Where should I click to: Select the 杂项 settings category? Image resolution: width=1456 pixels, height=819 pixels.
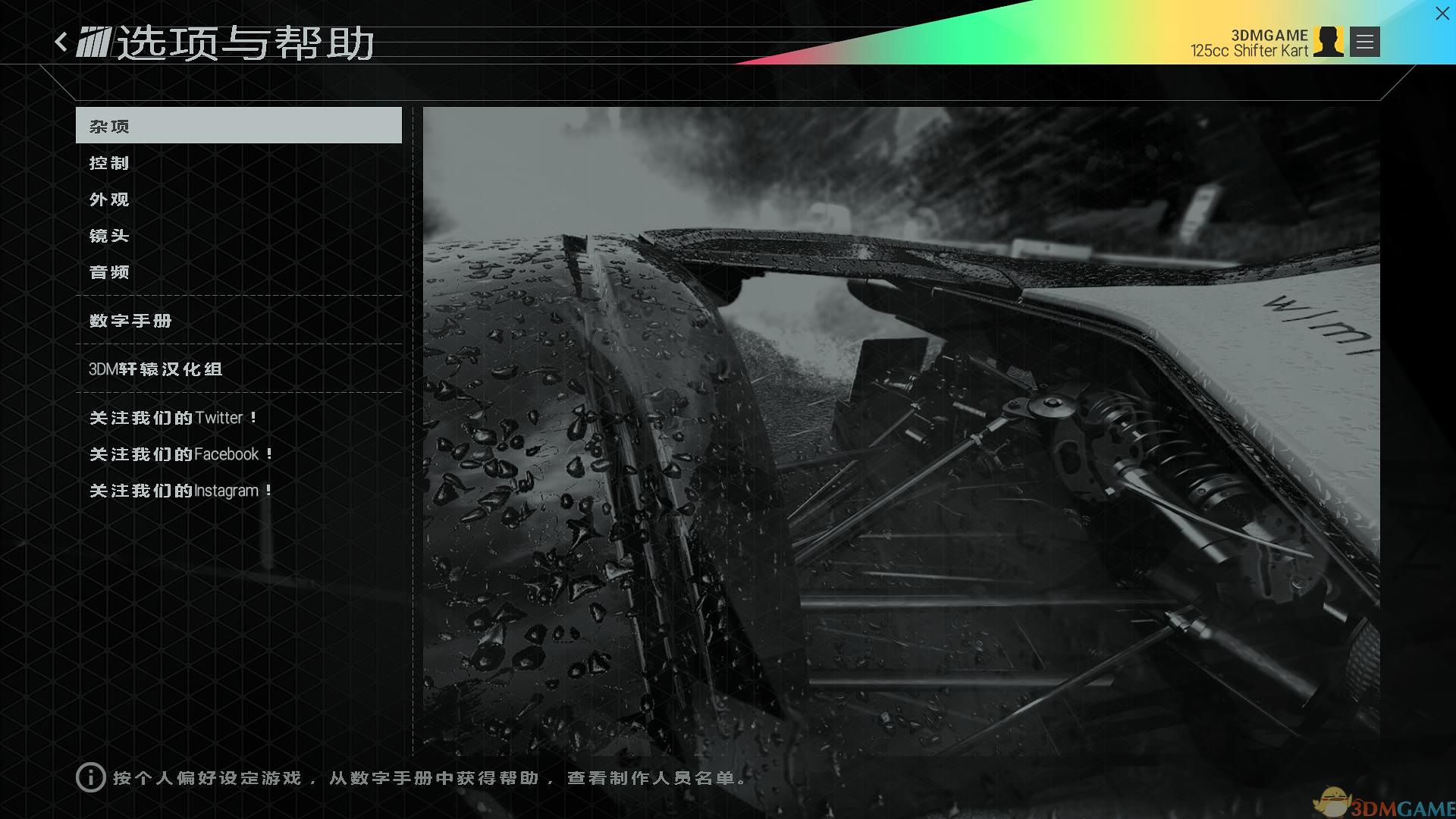point(109,125)
